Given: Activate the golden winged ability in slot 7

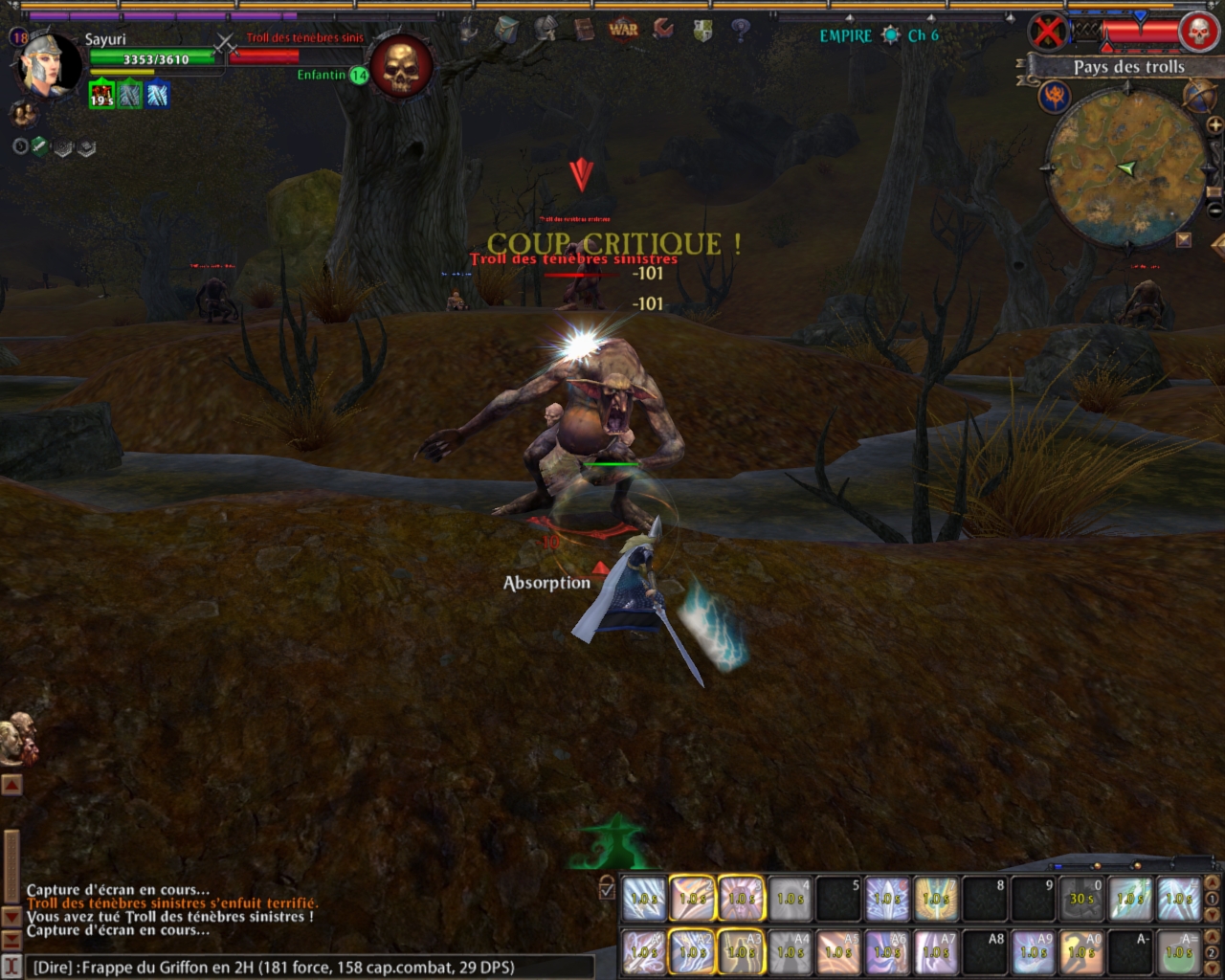Looking at the screenshot, I should point(935,899).
